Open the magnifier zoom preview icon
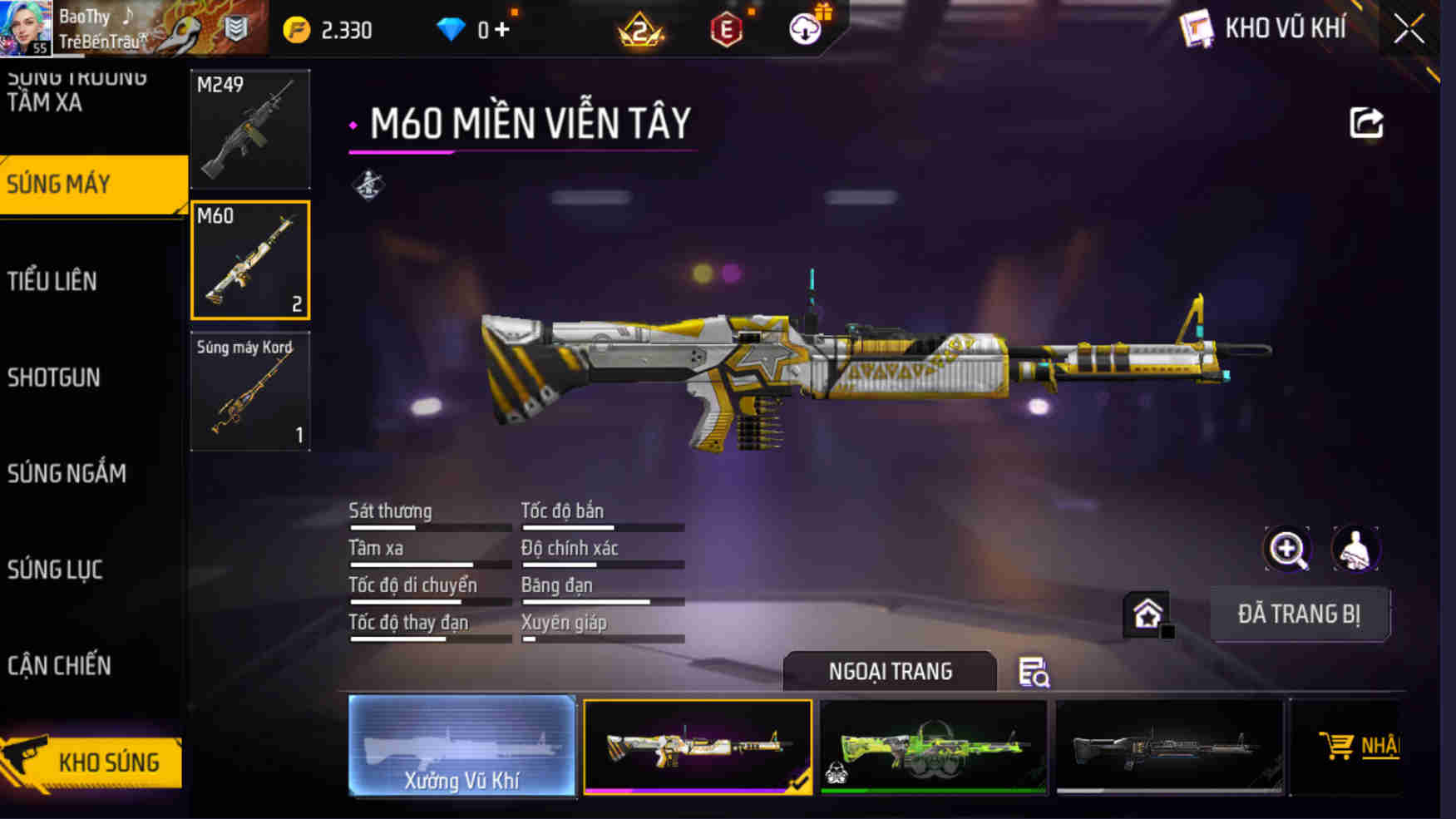 [x=1287, y=550]
